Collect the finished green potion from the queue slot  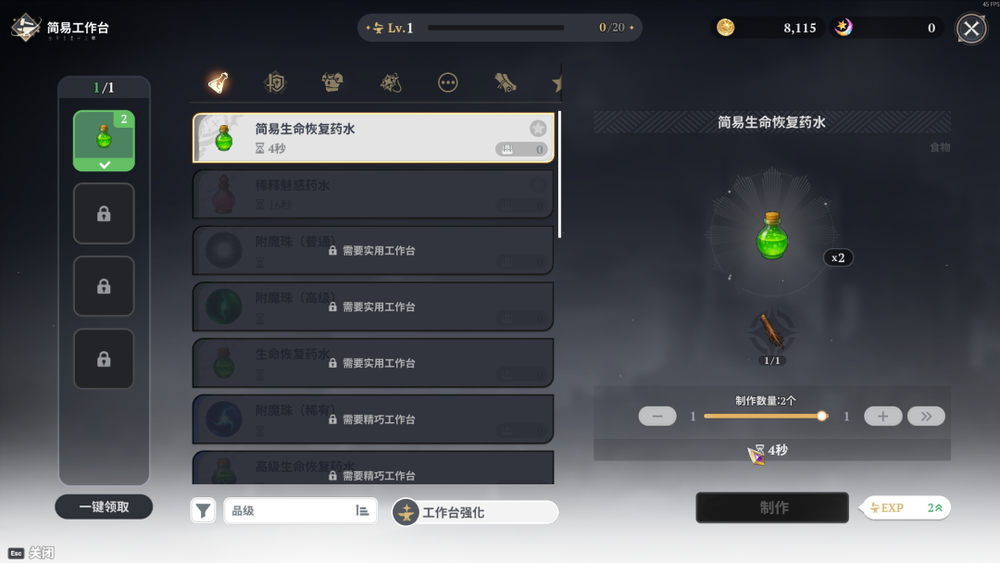(104, 140)
